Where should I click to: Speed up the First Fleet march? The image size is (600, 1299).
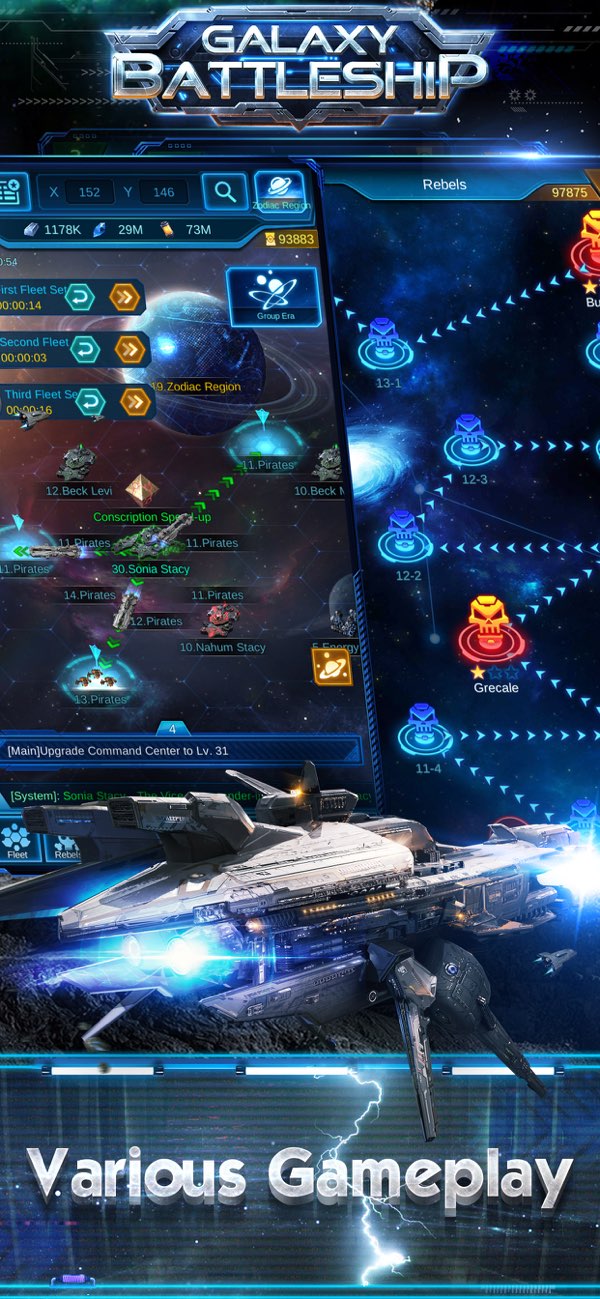point(124,297)
